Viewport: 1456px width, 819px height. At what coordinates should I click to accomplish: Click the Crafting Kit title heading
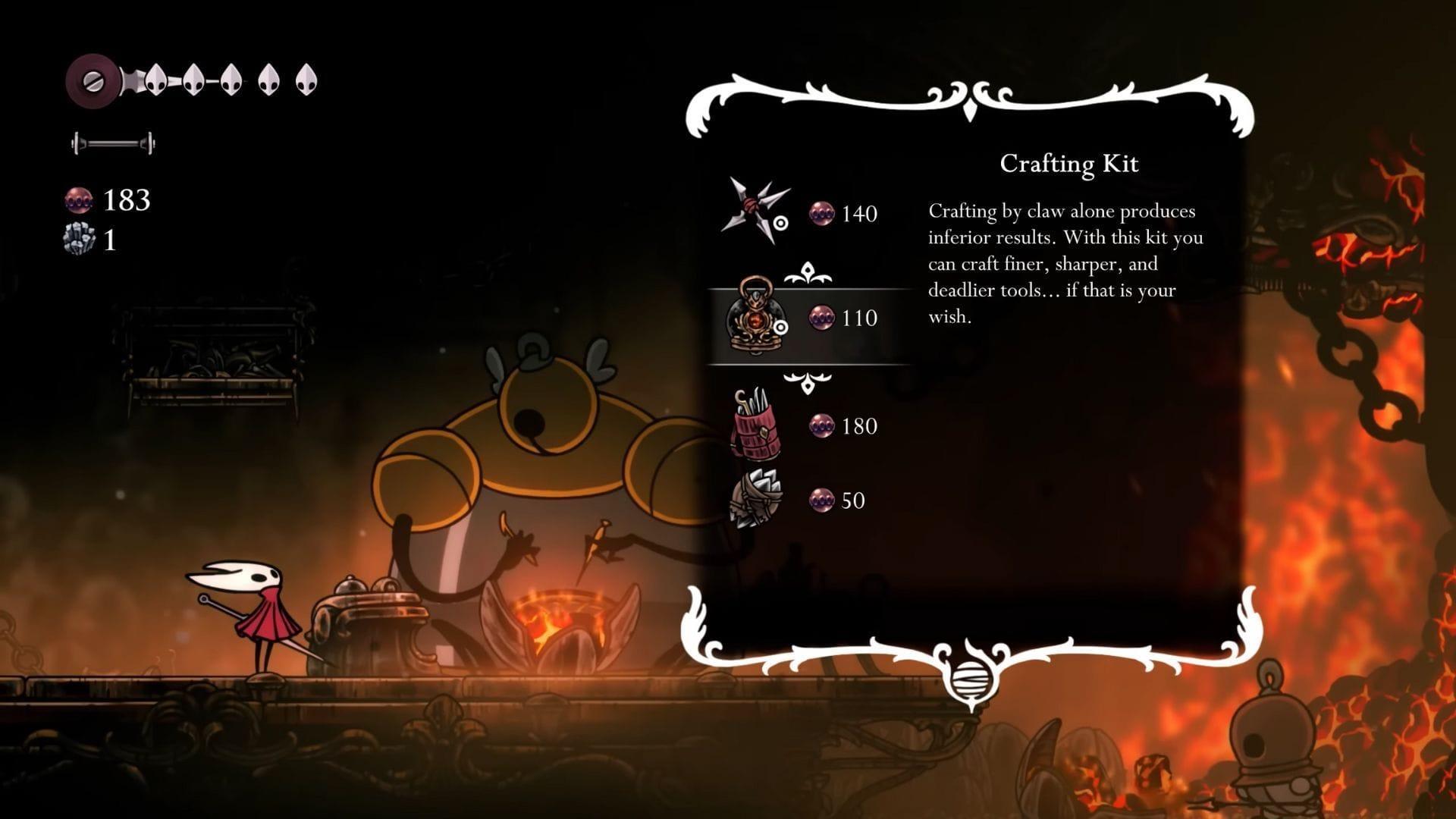click(x=1070, y=164)
